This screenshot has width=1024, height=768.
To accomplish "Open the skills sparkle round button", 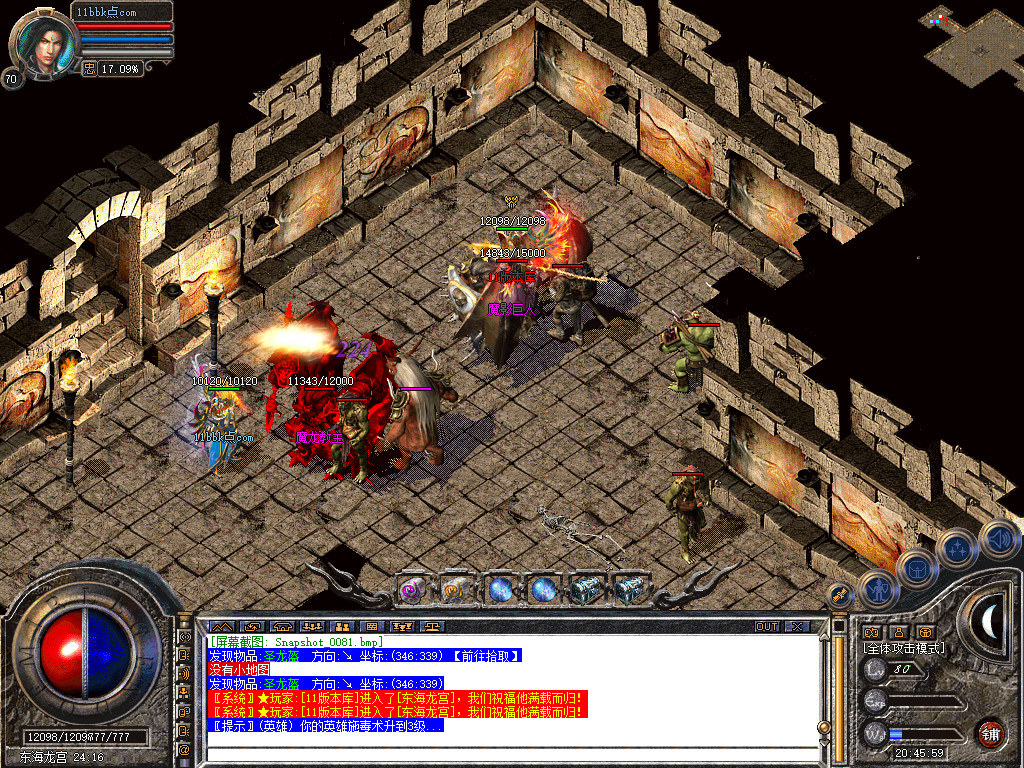I will pyautogui.click(x=957, y=549).
